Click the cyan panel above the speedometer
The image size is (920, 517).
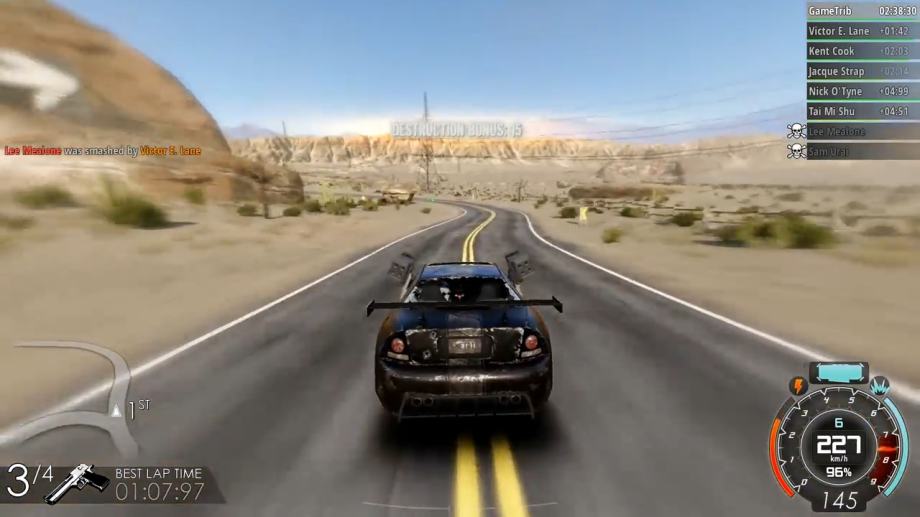pos(838,373)
